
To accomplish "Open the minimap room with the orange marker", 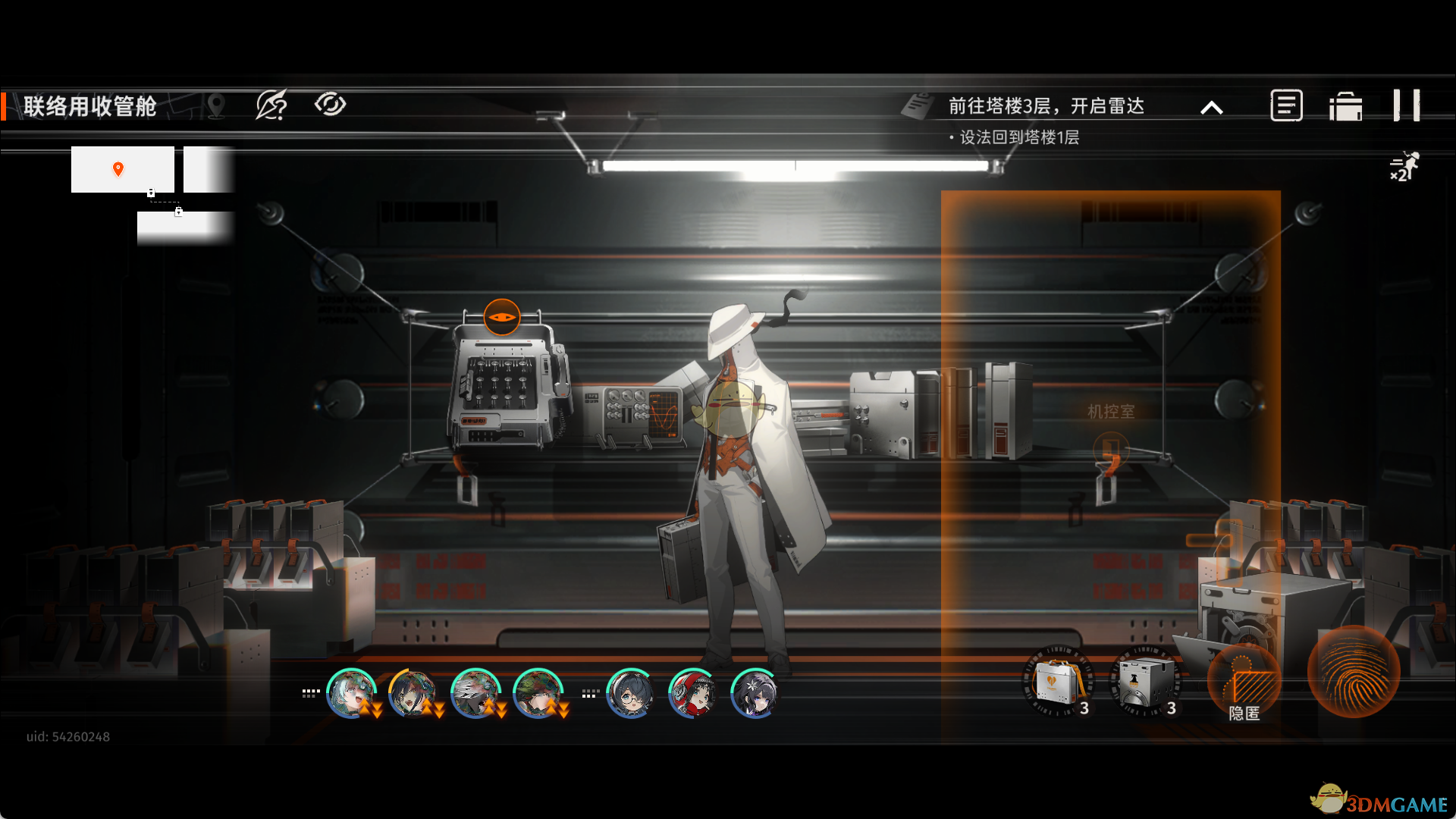I will point(122,169).
